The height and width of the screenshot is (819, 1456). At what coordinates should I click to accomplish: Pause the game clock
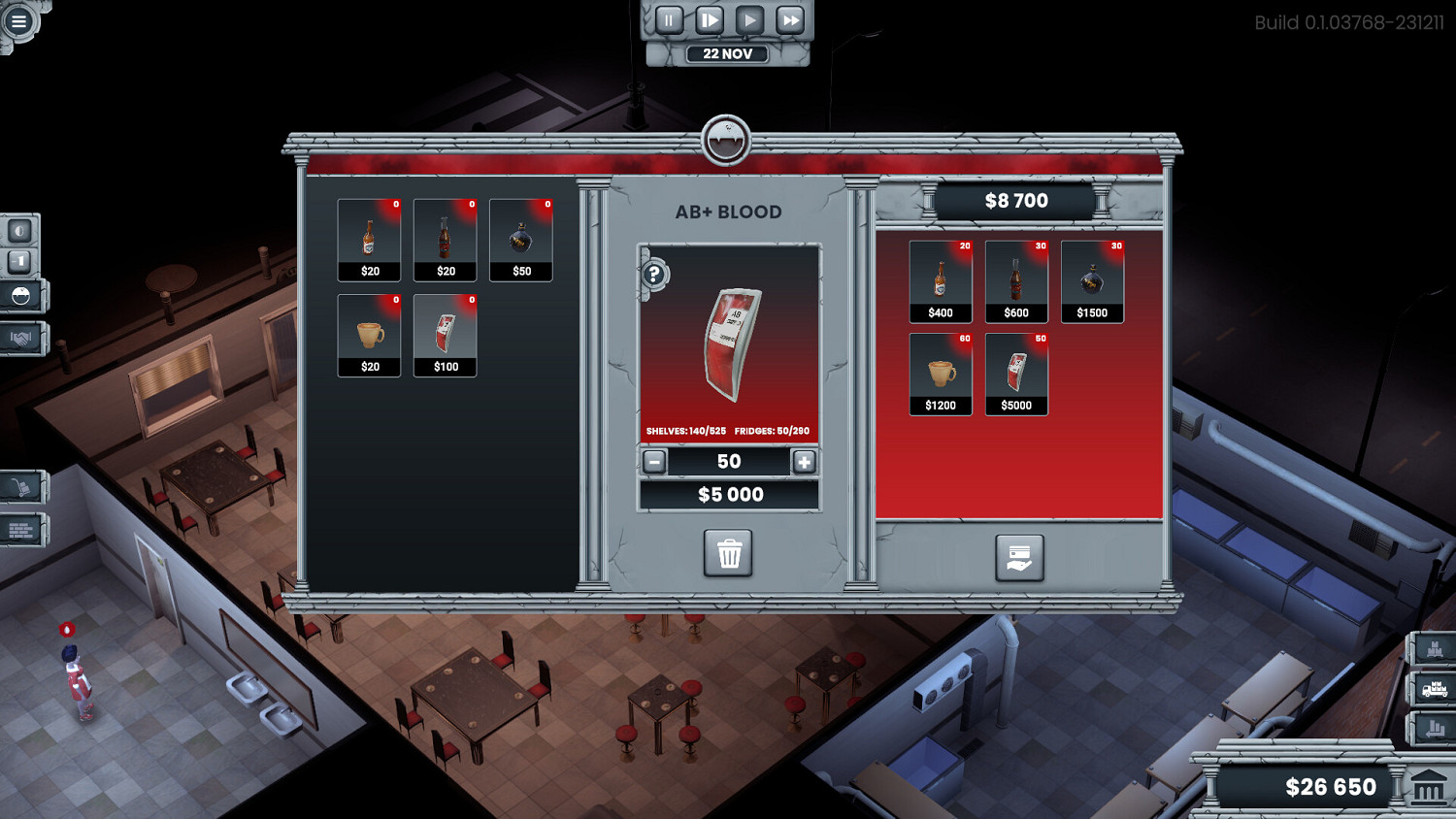(x=668, y=18)
